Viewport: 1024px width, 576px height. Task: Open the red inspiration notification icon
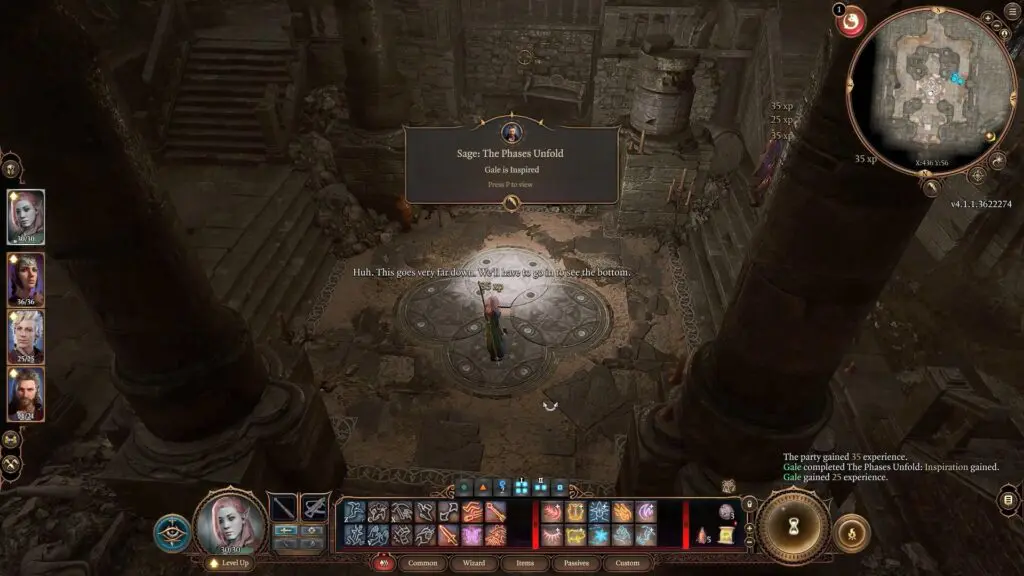[x=851, y=20]
